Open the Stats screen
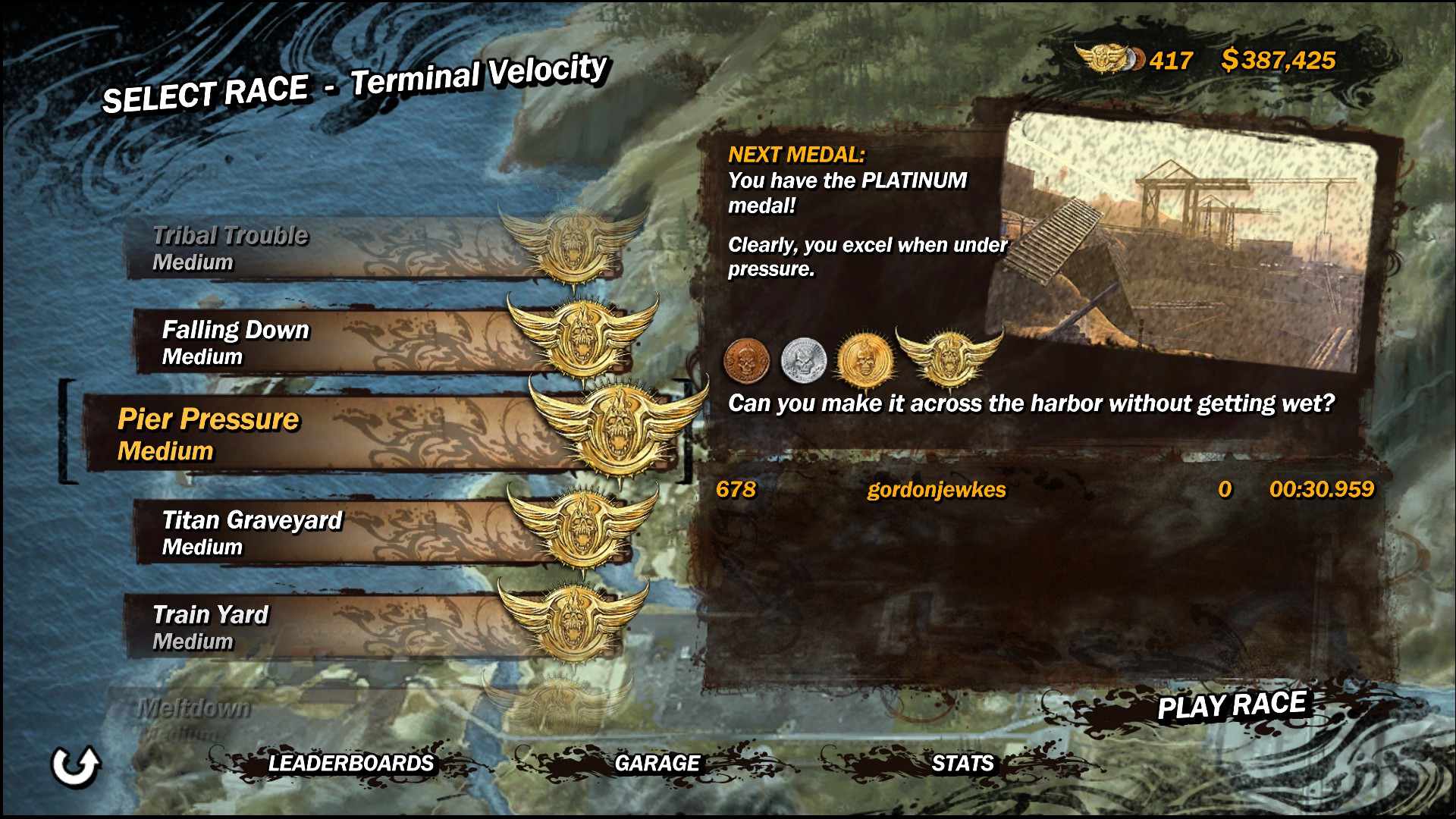 (962, 763)
